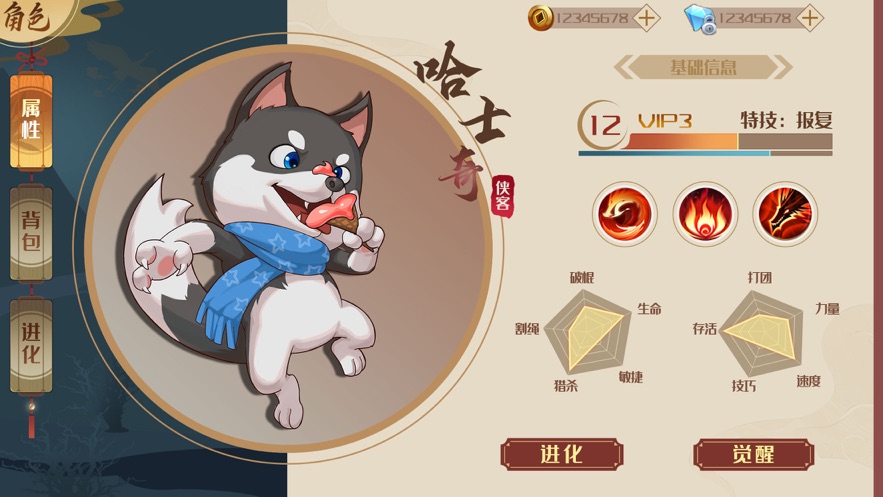Screen dimensions: 883x497
Task: Choose the flame skill icon
Action: (705, 213)
